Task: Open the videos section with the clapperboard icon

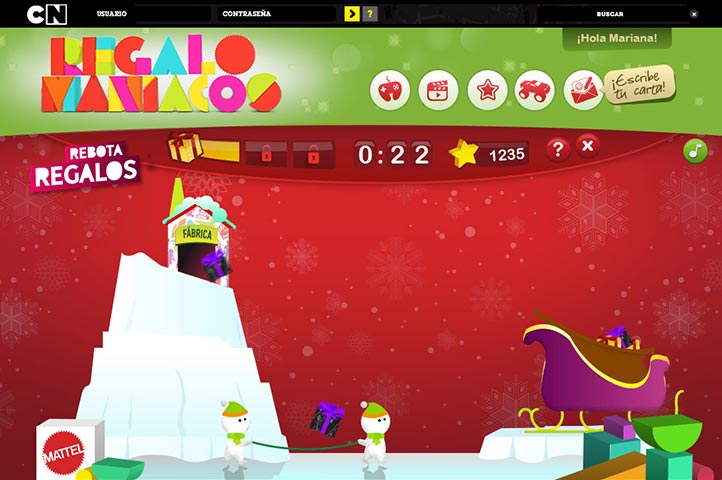Action: (x=438, y=90)
